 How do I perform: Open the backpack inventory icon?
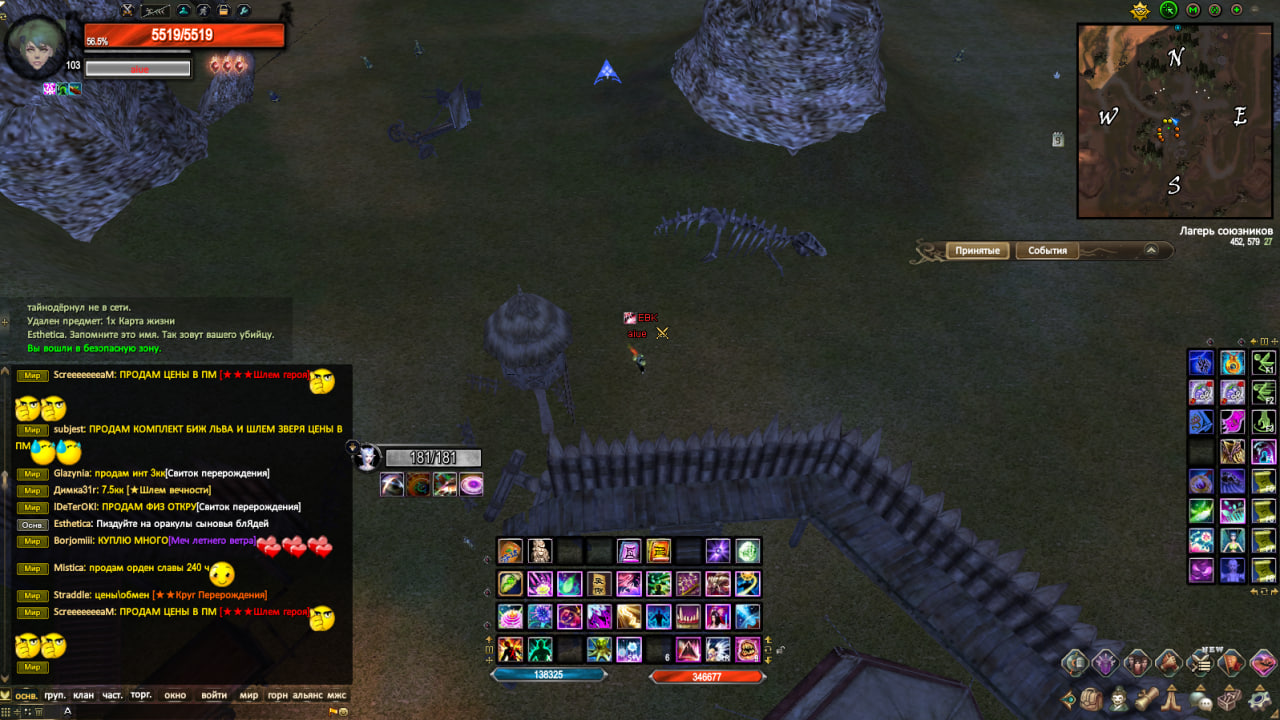point(1093,699)
